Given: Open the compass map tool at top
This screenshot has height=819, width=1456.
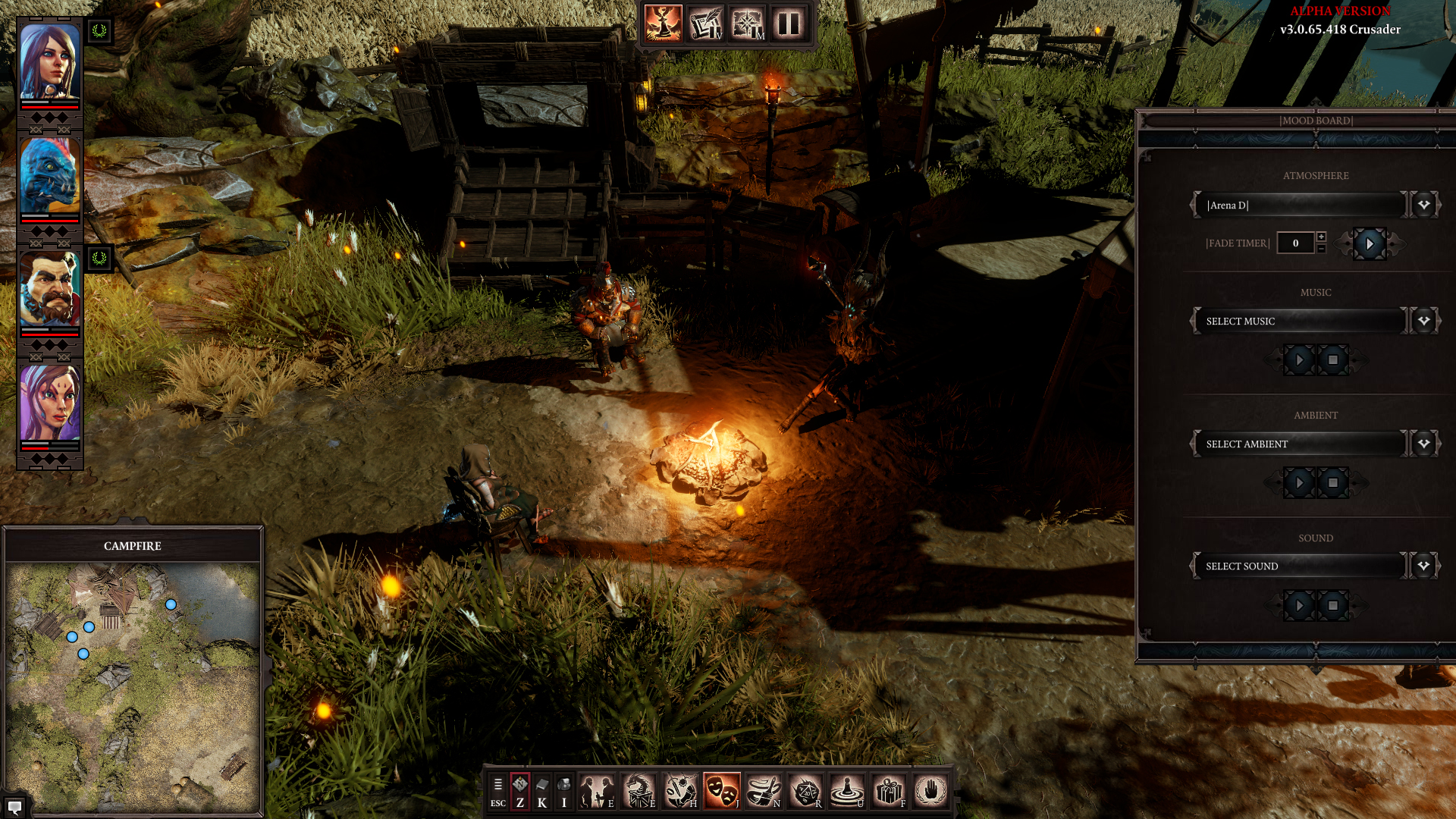Looking at the screenshot, I should (747, 24).
